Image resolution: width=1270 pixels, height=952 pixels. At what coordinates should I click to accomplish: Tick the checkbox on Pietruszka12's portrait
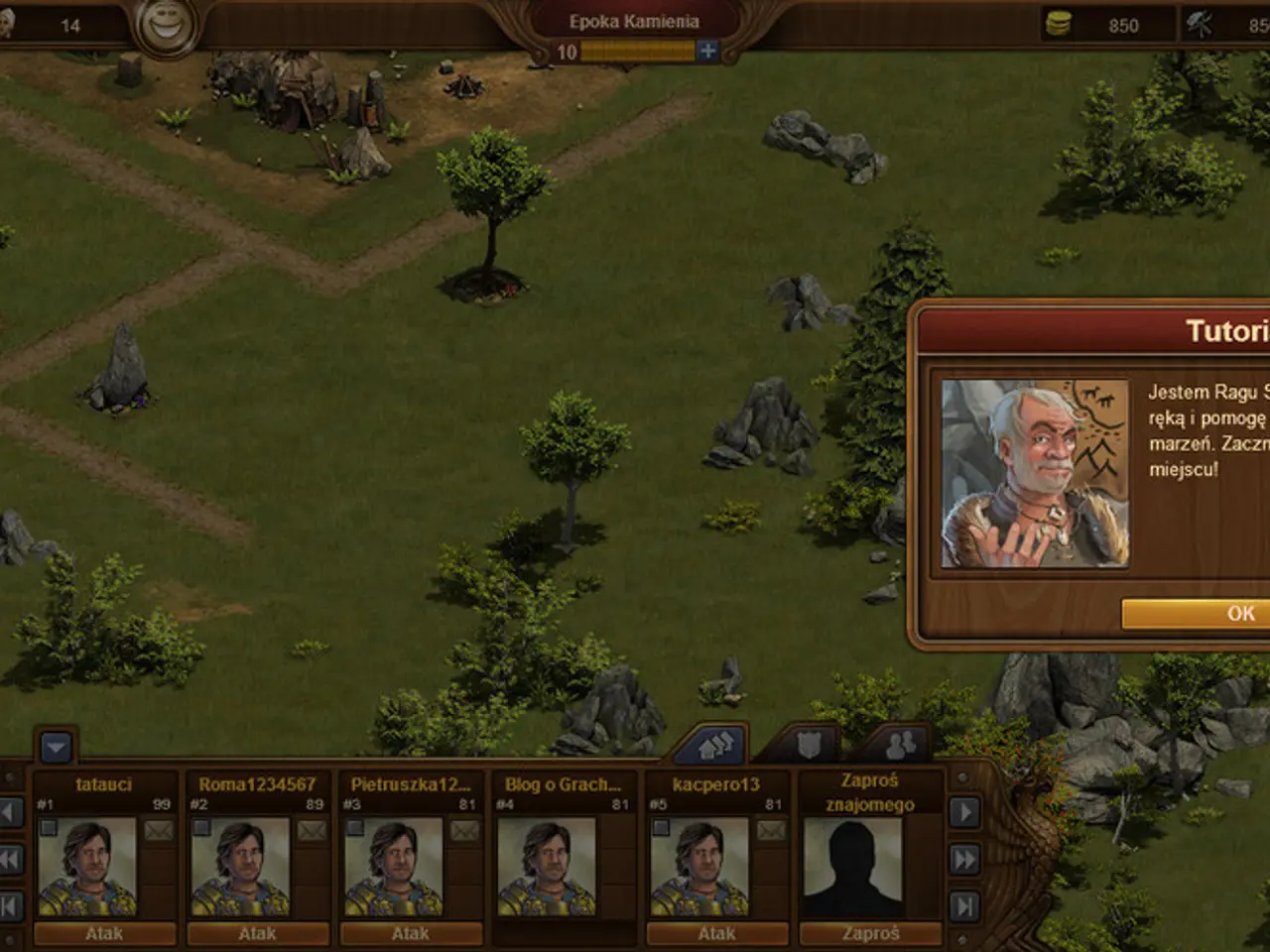(355, 827)
